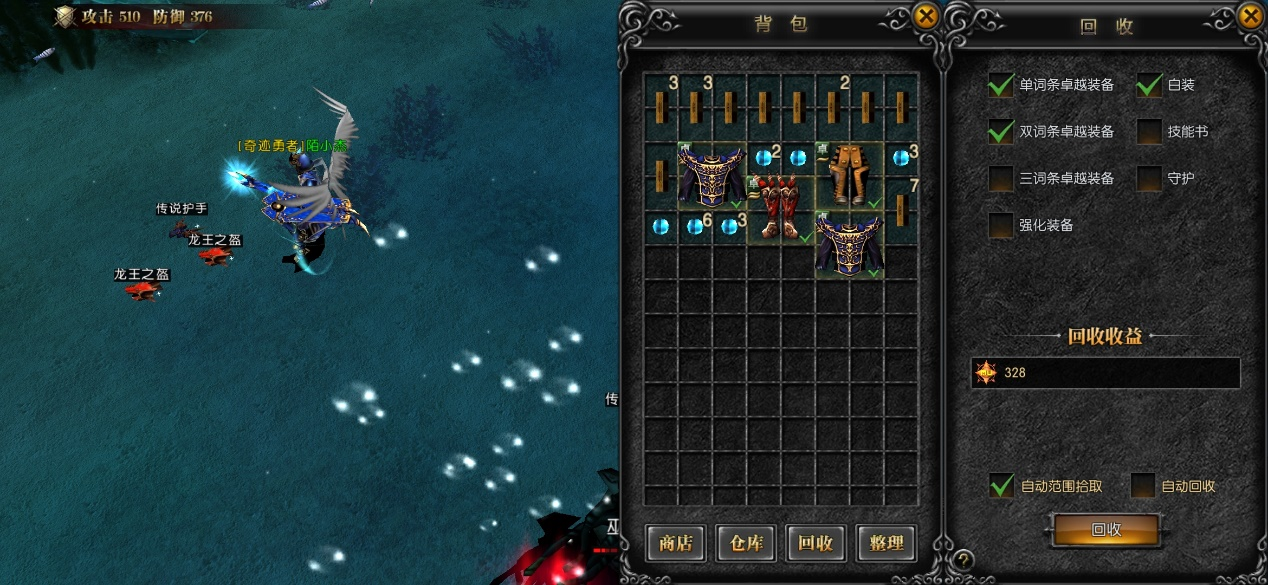Select the orange pants in the backpack

(x=849, y=175)
